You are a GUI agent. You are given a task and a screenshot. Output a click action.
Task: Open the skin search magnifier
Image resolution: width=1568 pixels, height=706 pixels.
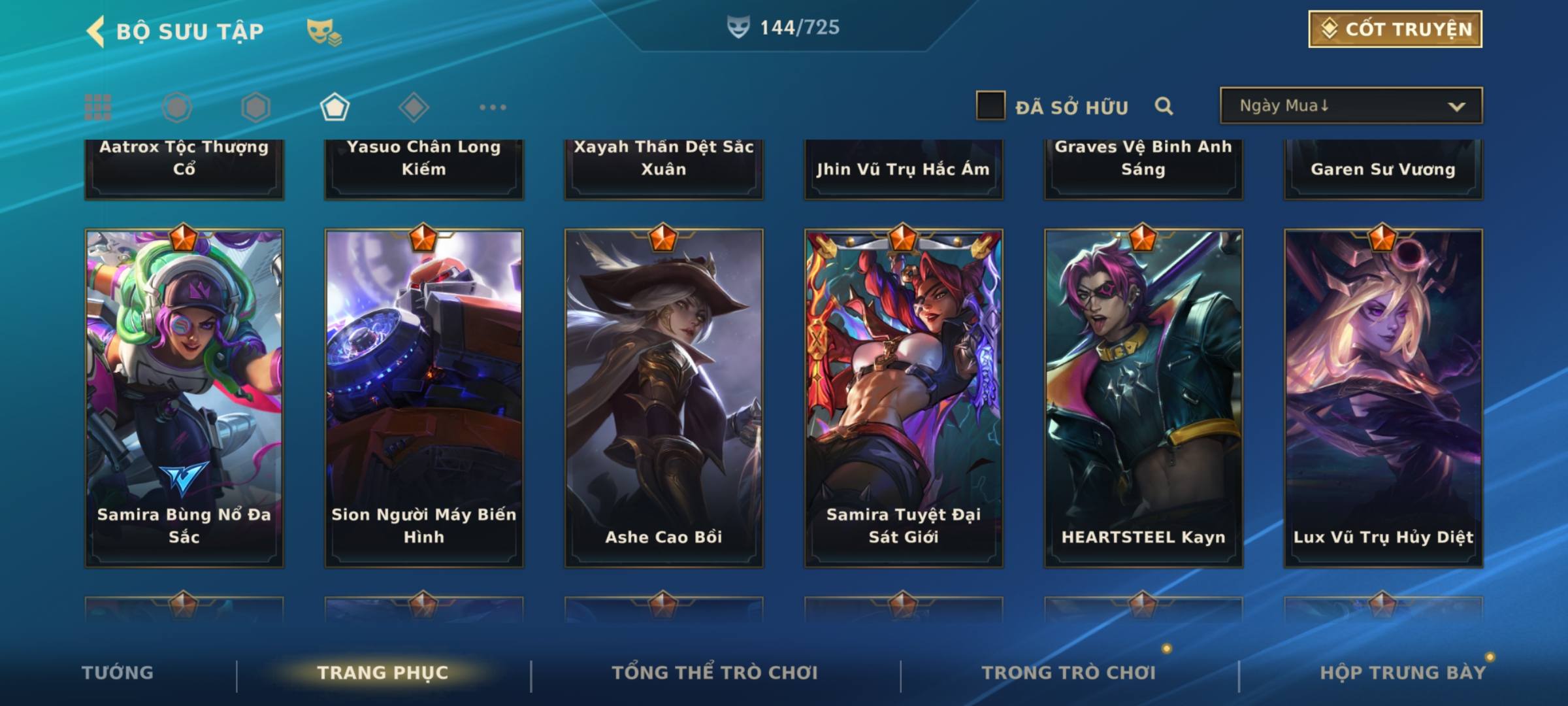point(1164,106)
